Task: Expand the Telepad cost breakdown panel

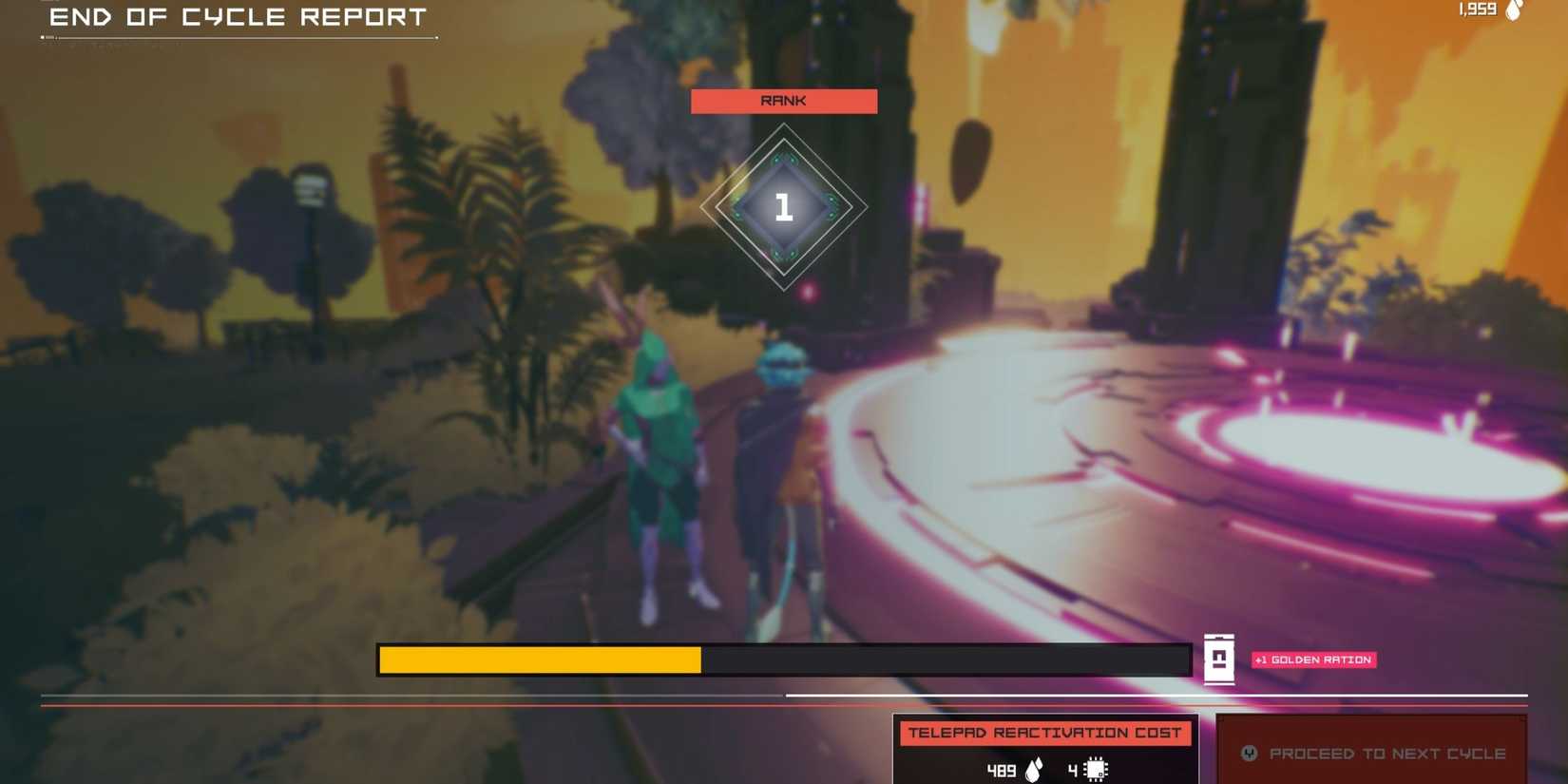Action: (x=1045, y=751)
